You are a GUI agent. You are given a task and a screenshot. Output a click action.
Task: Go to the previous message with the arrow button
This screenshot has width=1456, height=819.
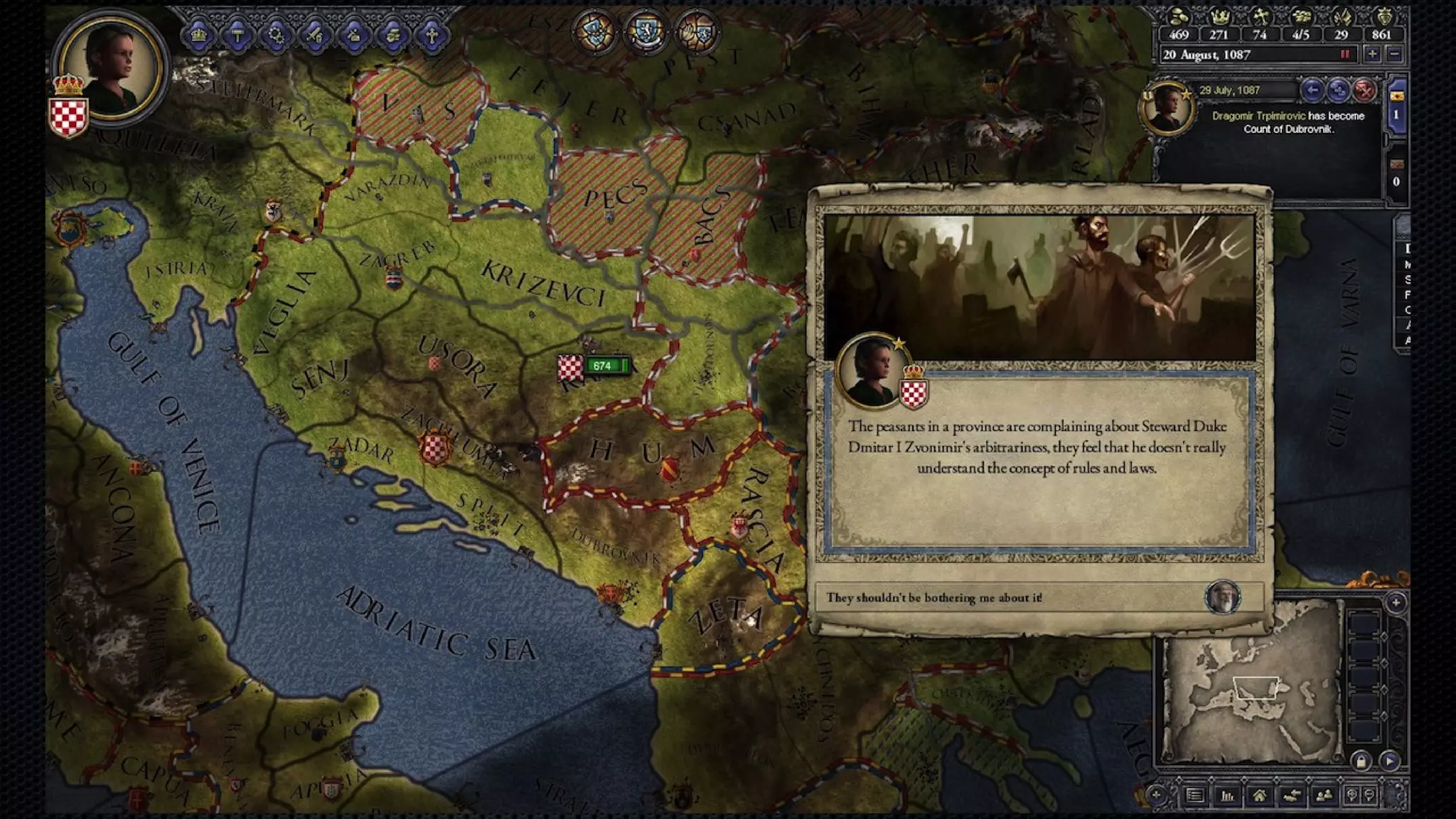[x=1312, y=90]
